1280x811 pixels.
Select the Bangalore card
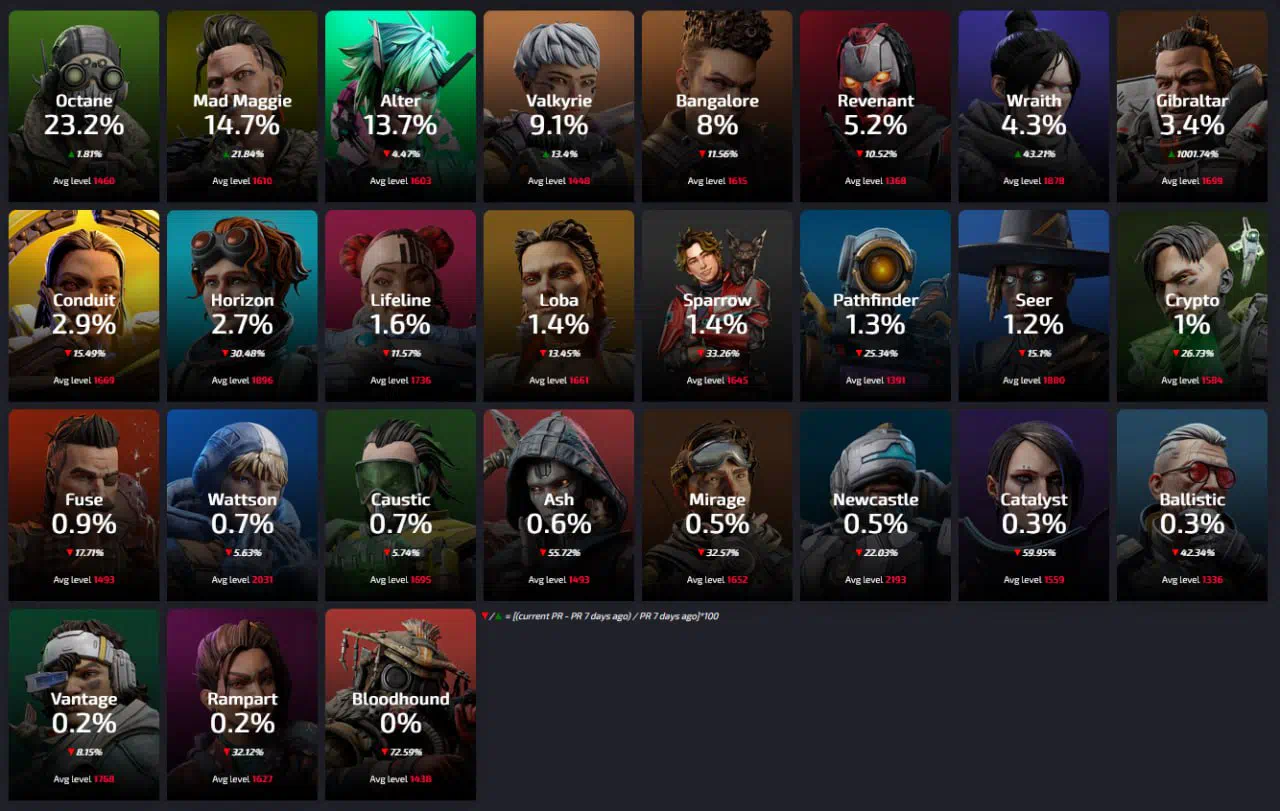717,106
